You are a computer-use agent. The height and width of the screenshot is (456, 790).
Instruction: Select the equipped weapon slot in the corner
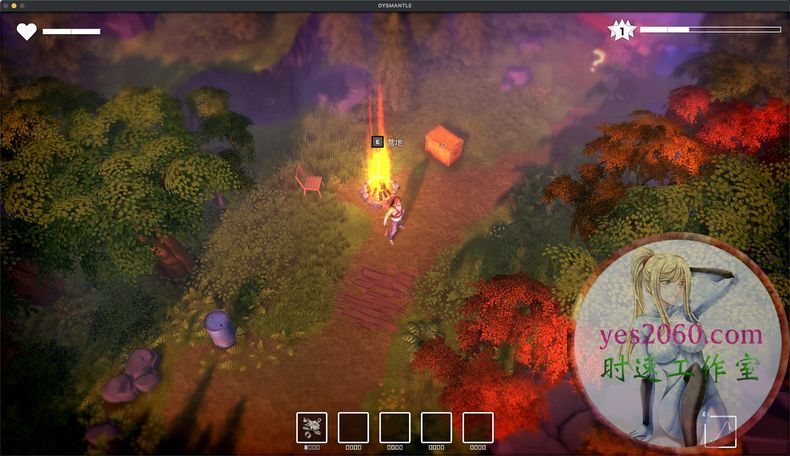click(720, 431)
